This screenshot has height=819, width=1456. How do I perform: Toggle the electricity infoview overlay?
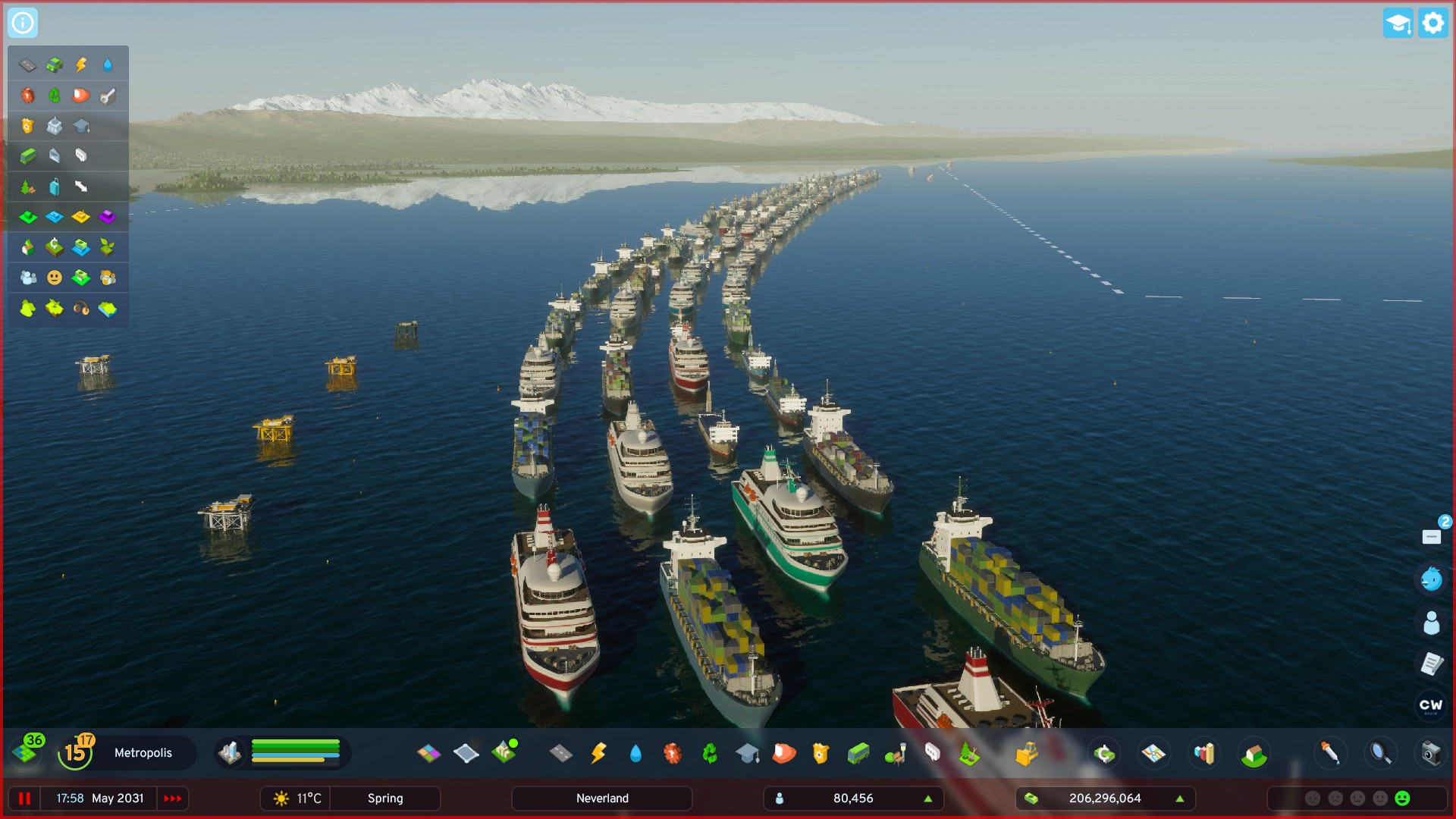tap(79, 64)
